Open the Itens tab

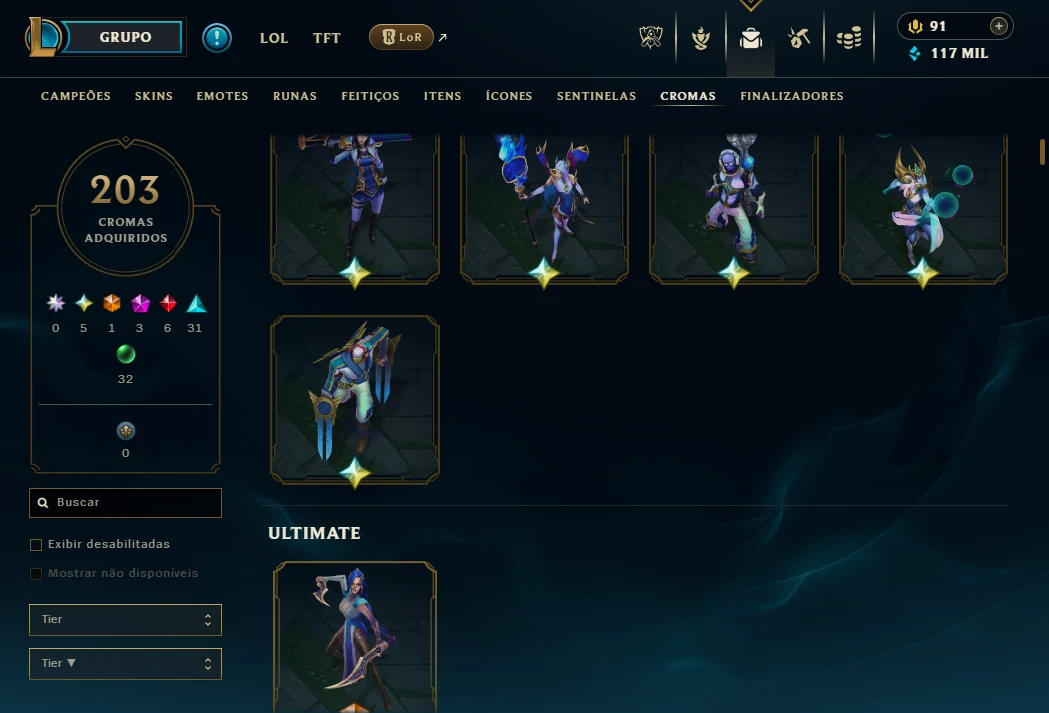(x=442, y=96)
